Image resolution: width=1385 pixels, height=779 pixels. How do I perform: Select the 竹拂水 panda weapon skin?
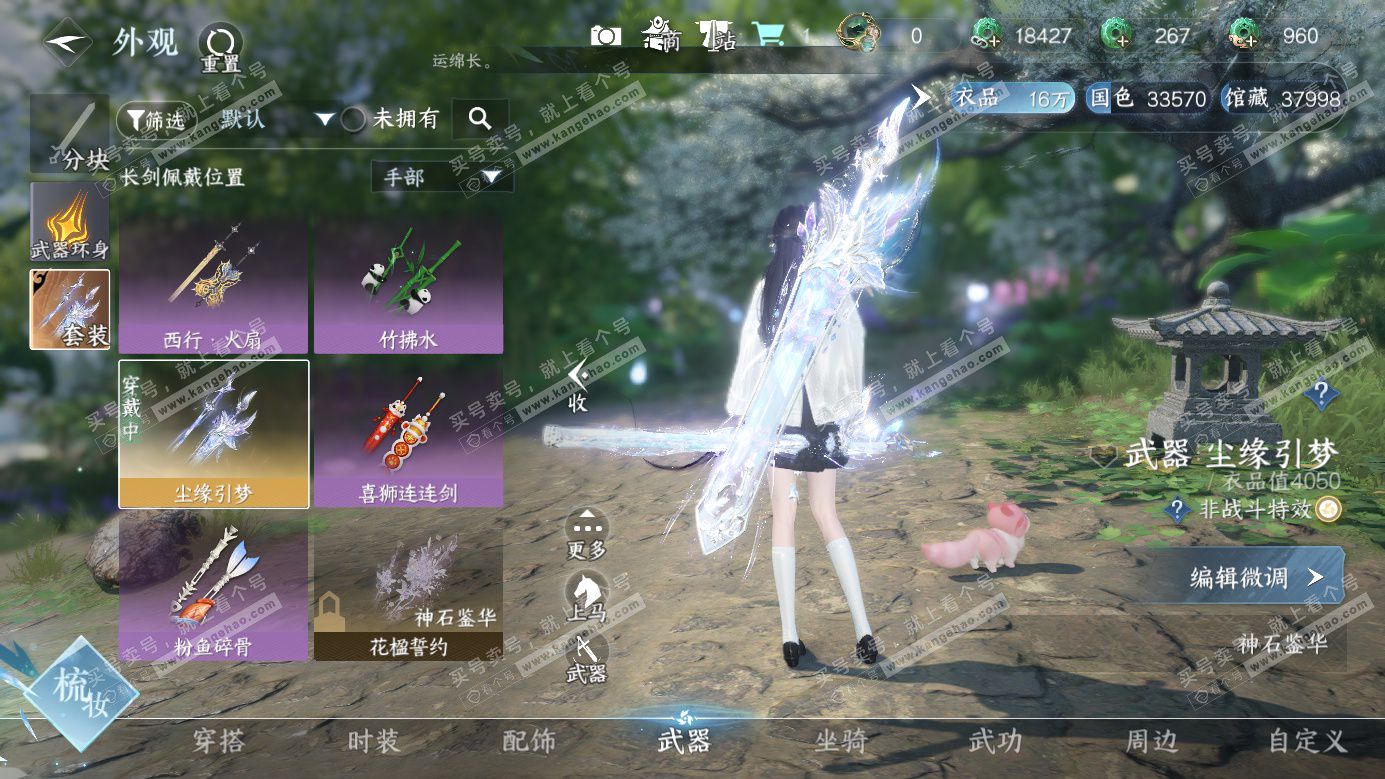(408, 286)
